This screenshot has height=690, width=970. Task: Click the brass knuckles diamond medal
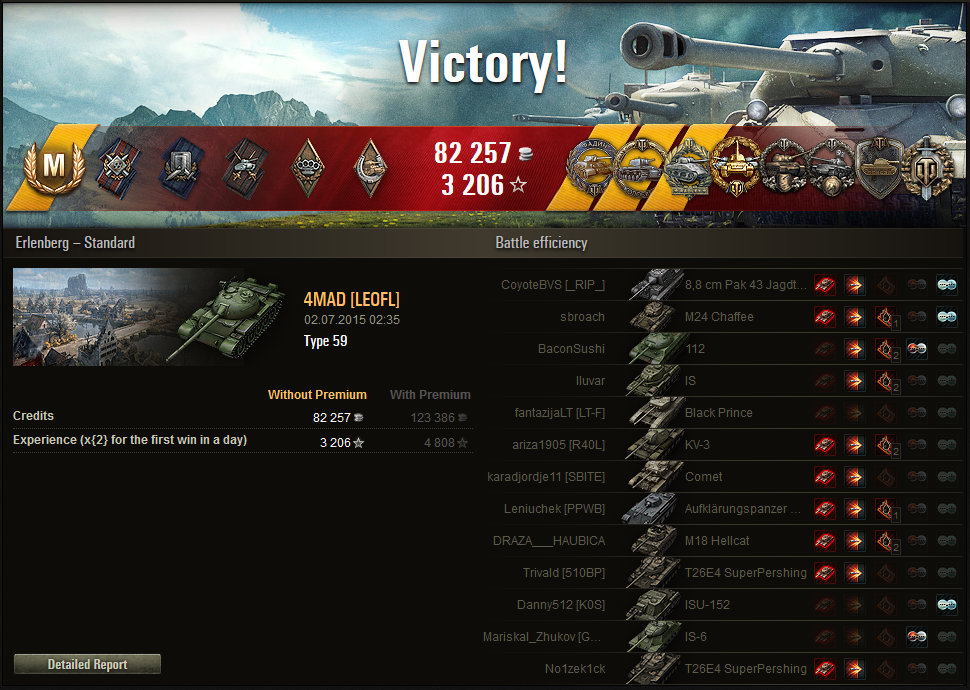point(306,167)
